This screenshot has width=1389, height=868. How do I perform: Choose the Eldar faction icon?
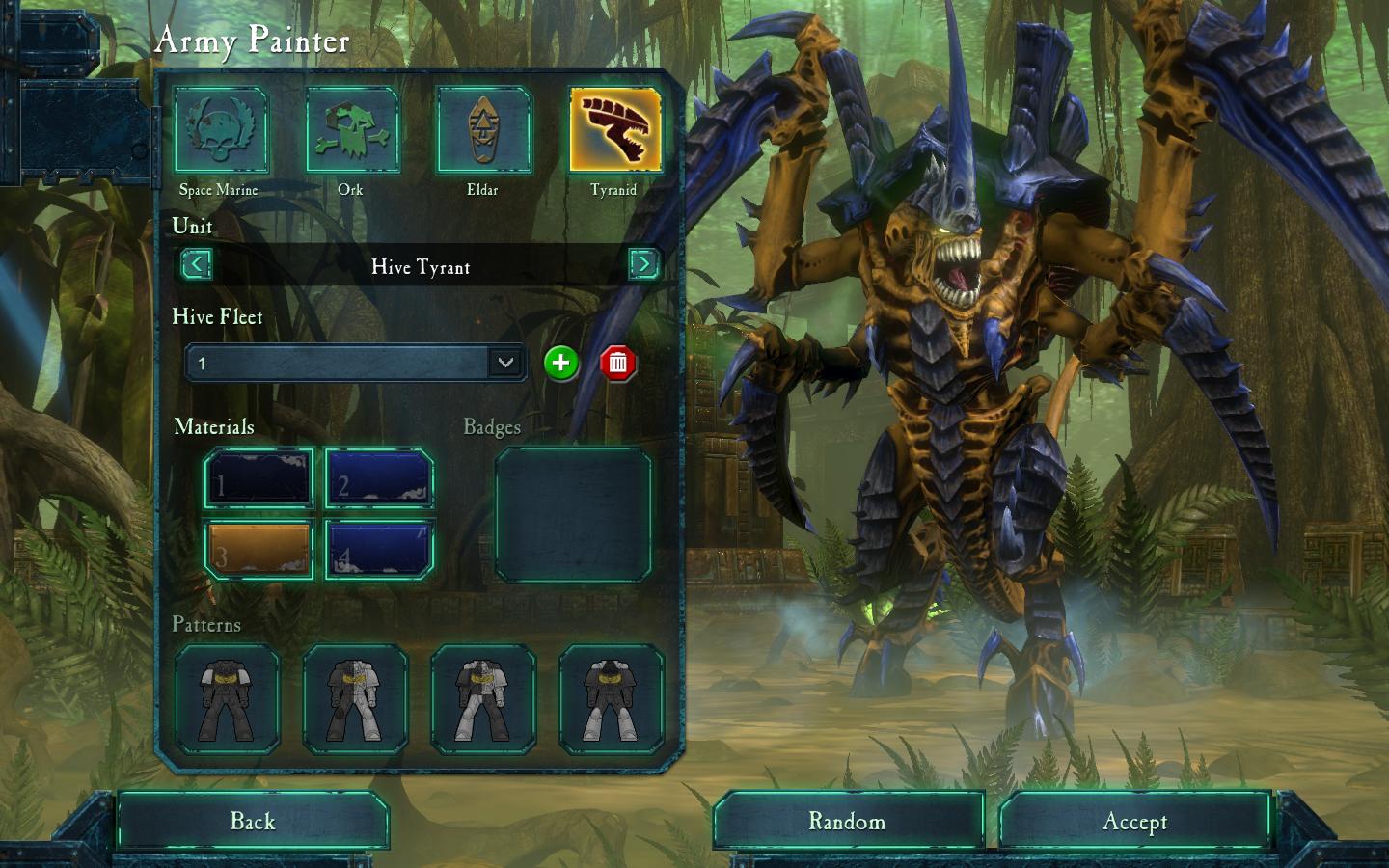click(482, 131)
